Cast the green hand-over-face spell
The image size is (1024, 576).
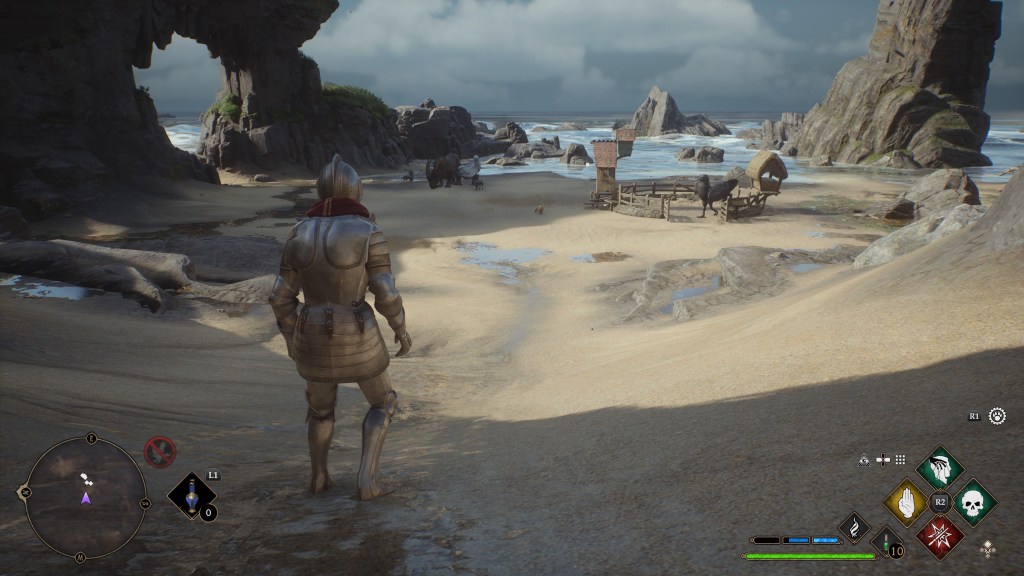tap(940, 467)
